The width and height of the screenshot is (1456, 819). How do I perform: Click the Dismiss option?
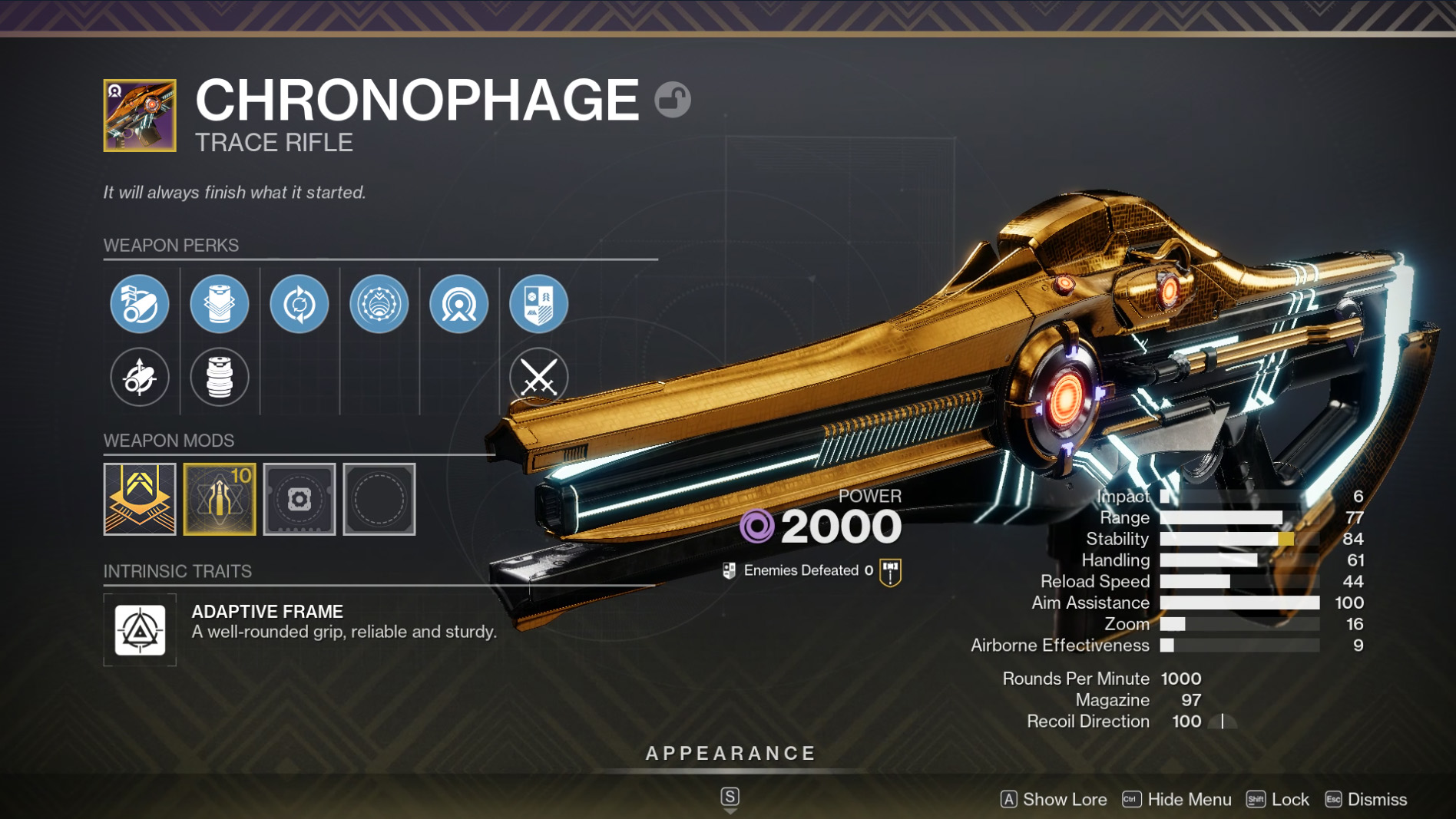coord(1366,799)
